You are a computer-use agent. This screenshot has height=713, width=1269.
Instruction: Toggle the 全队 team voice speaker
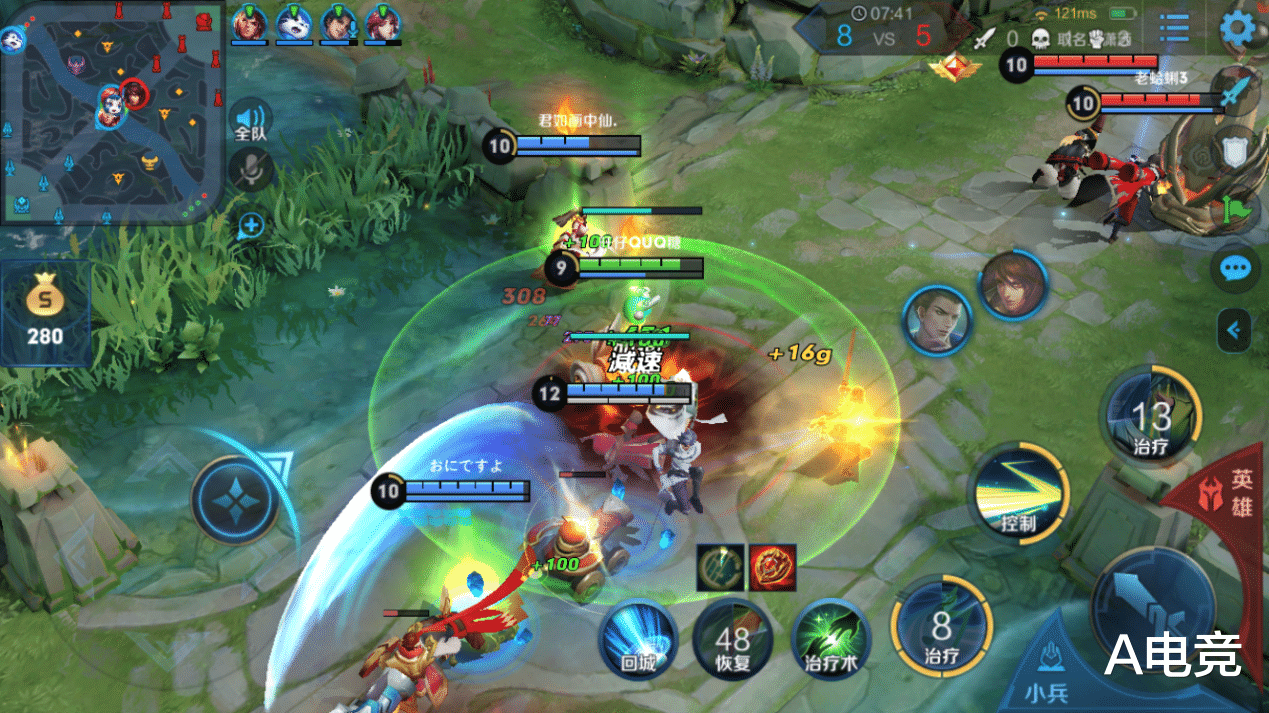(250, 119)
